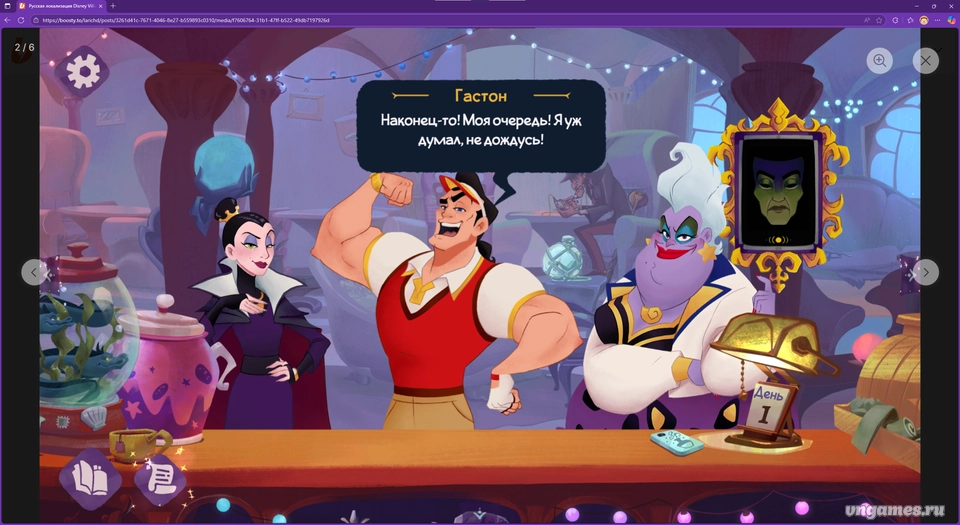Open the gear settings menu
This screenshot has height=525, width=960.
tap(83, 70)
